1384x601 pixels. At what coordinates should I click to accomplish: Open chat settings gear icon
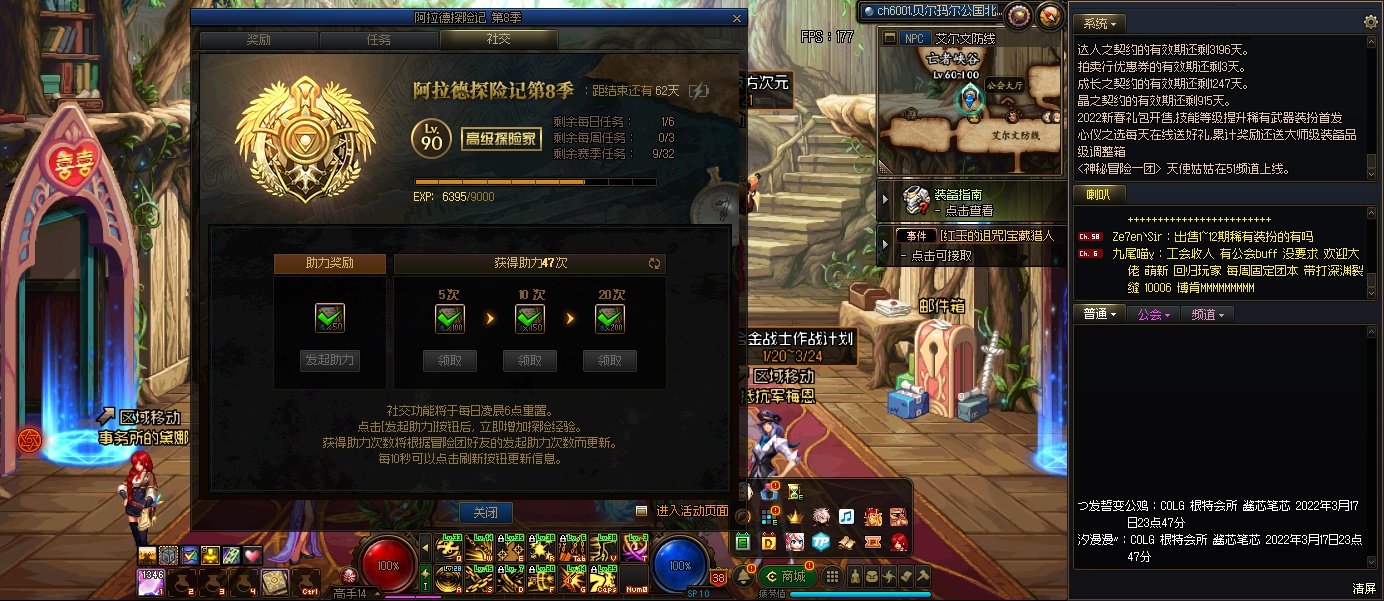(x=1370, y=22)
